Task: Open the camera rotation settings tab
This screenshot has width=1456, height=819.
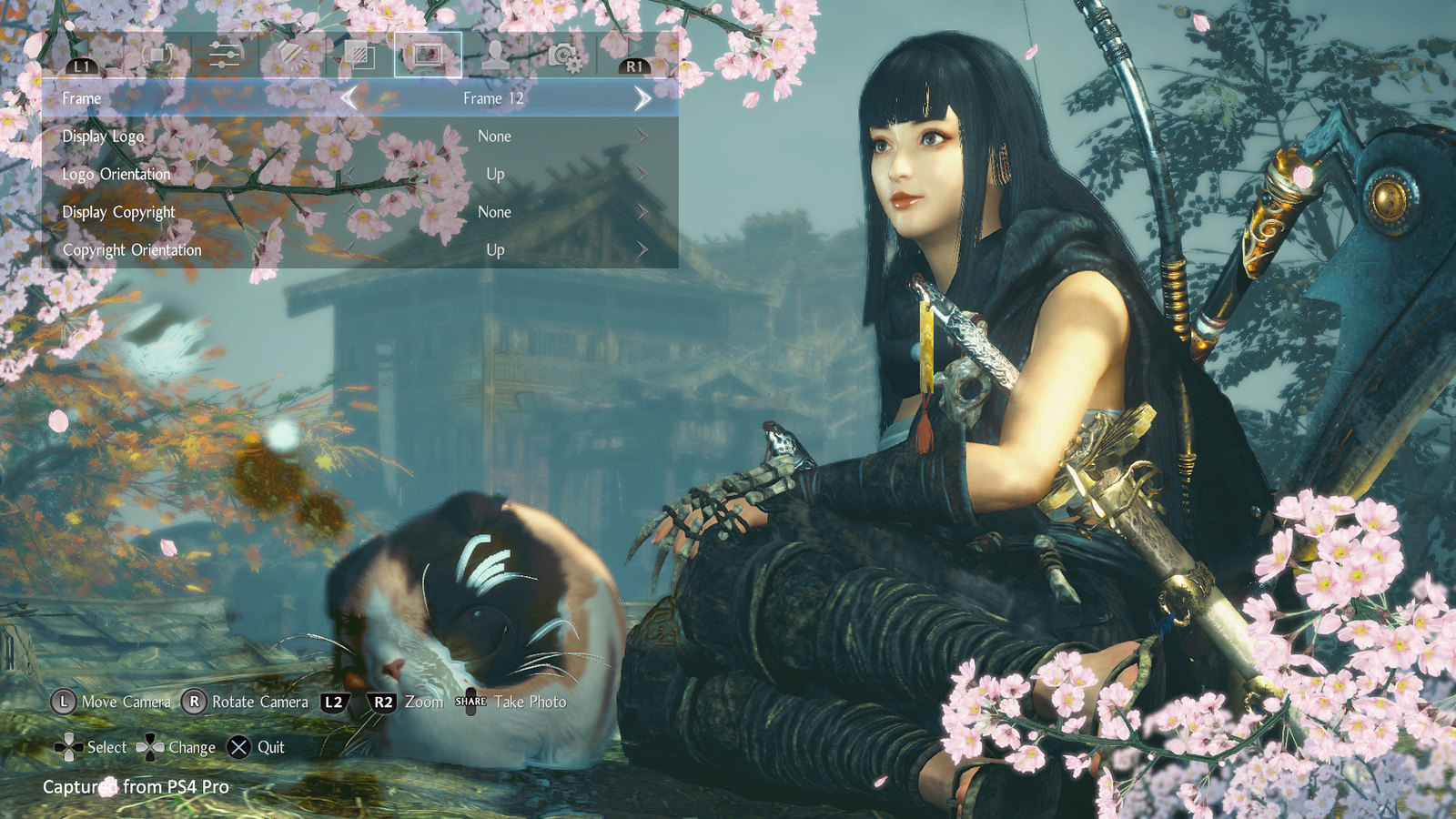Action: [156, 56]
